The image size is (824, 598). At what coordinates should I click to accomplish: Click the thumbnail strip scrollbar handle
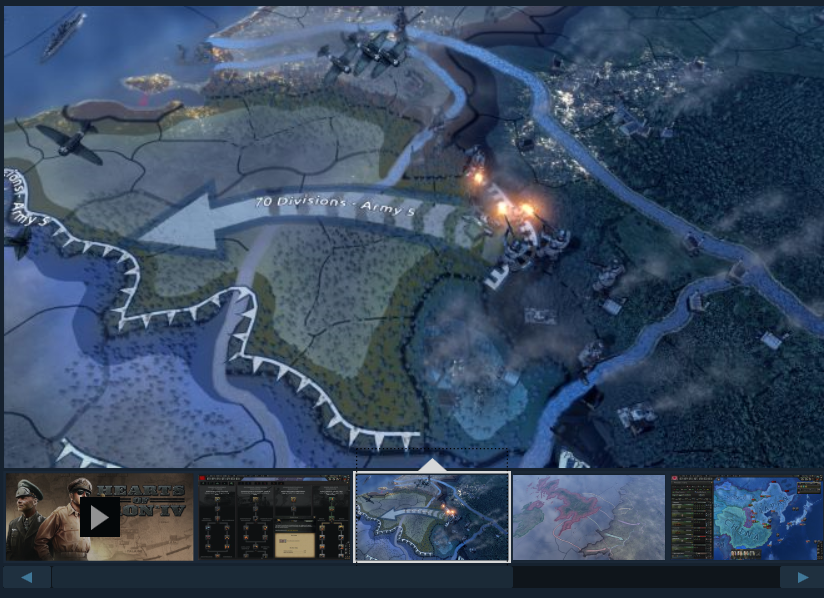pyautogui.click(x=282, y=577)
